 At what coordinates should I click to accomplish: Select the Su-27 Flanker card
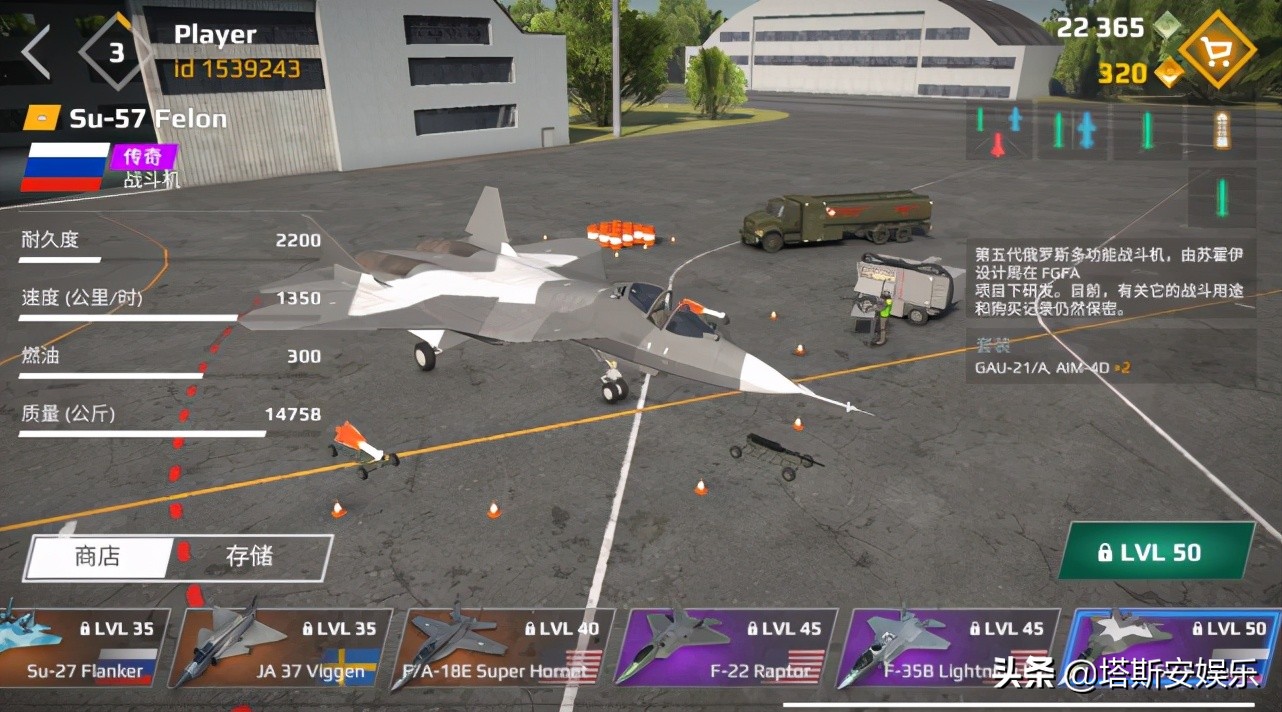(x=84, y=650)
